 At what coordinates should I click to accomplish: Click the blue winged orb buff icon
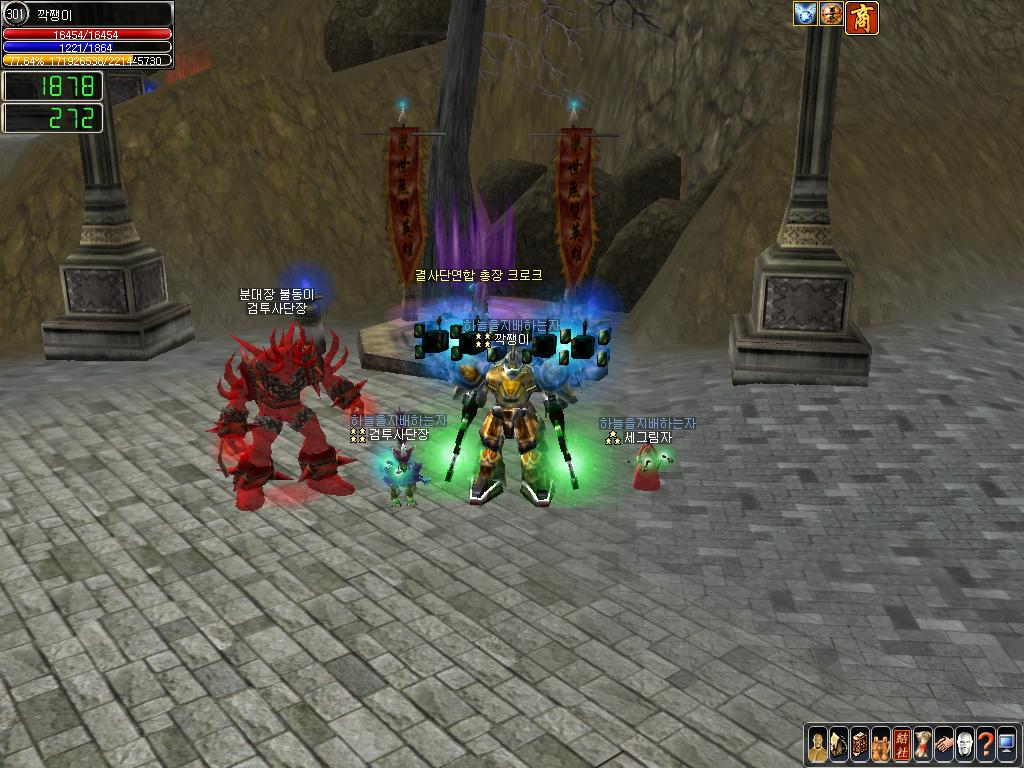click(806, 14)
